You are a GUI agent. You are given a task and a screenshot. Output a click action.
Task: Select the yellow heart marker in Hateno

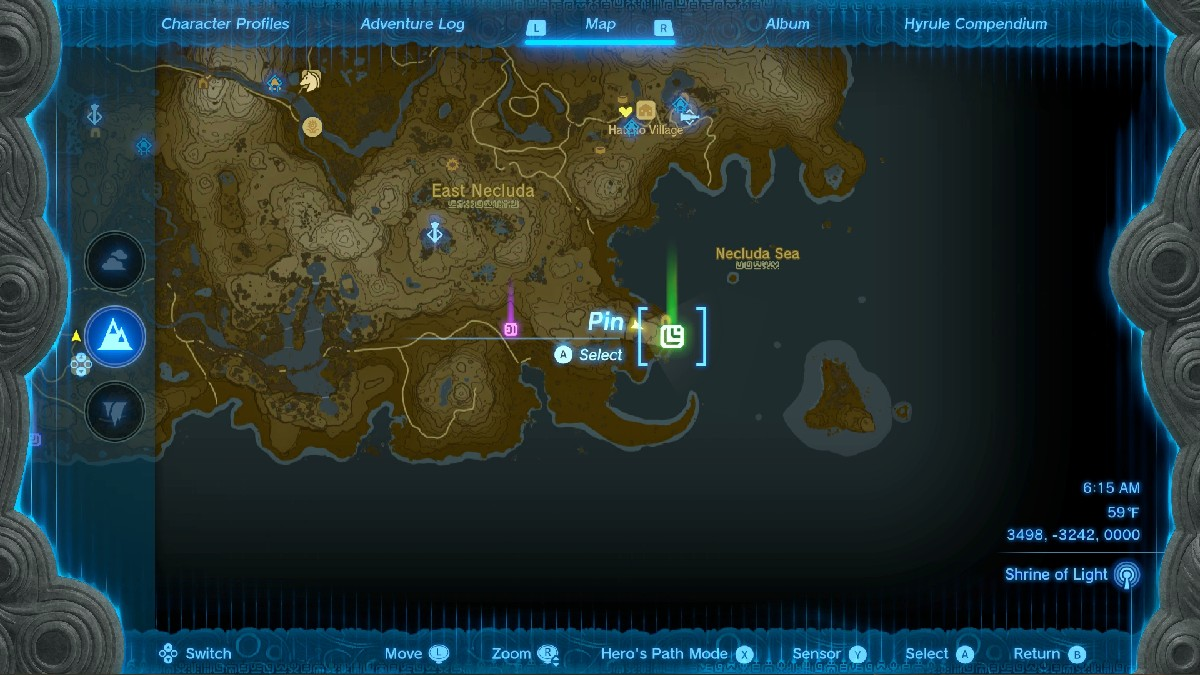626,111
